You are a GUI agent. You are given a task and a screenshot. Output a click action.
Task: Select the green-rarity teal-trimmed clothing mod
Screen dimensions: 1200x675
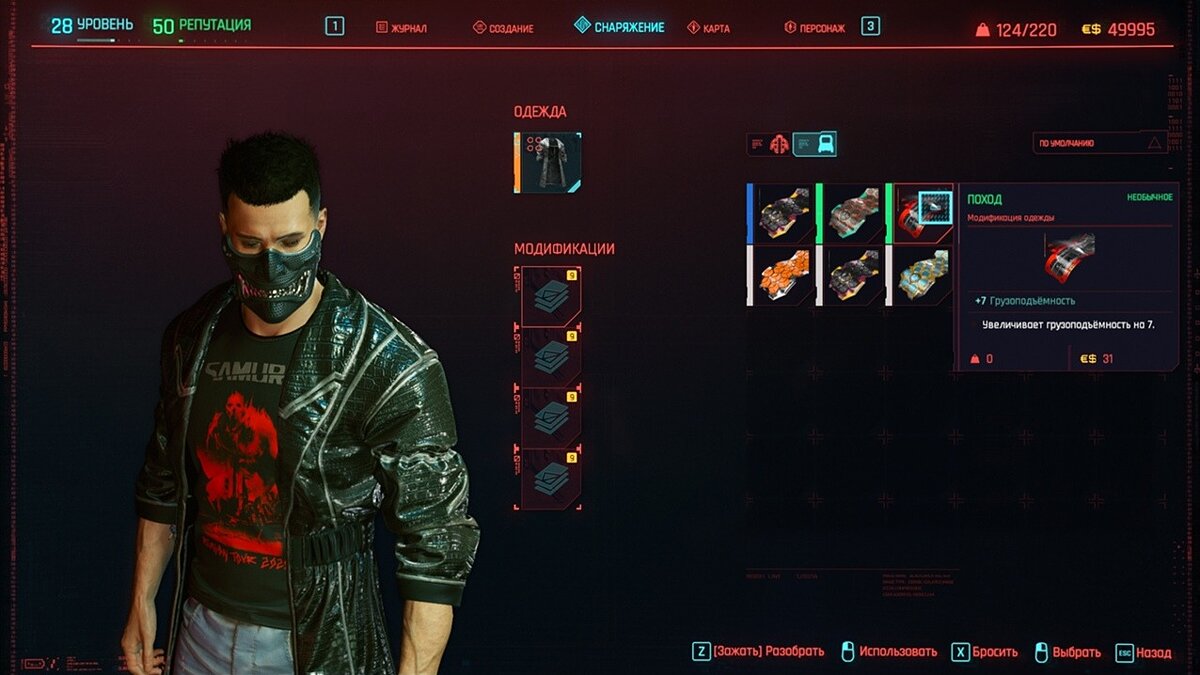pos(852,213)
